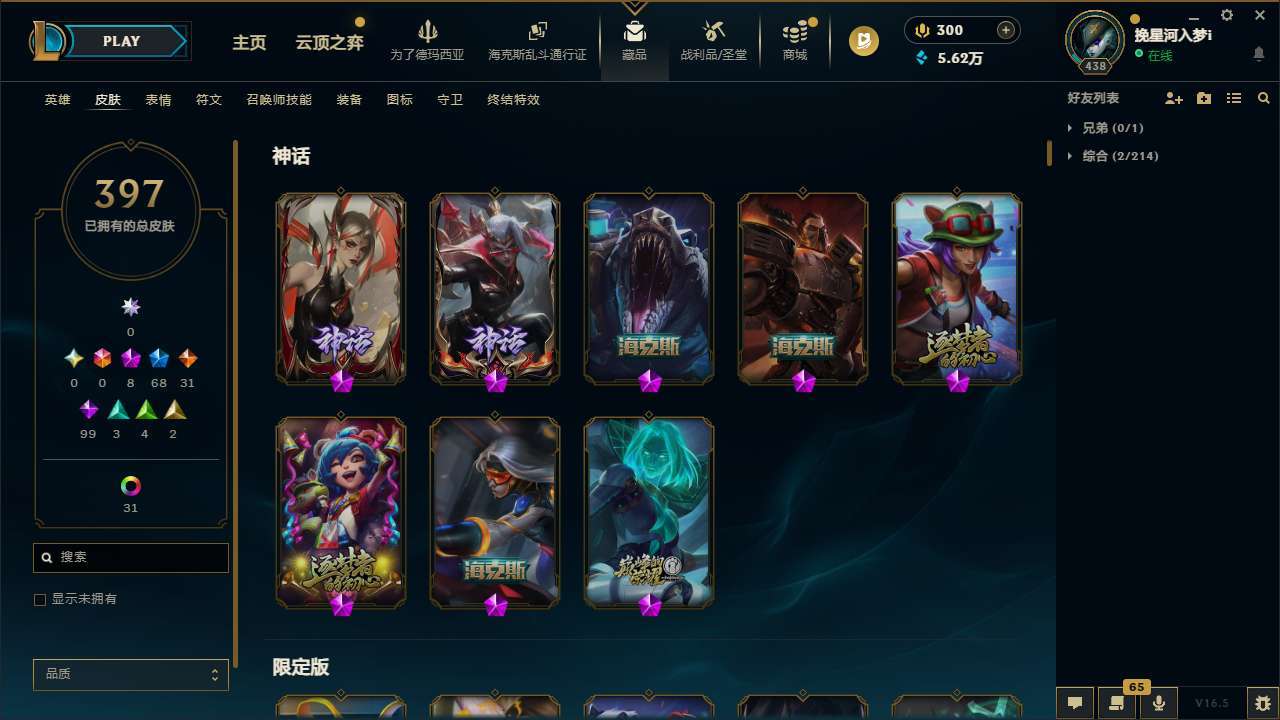The width and height of the screenshot is (1280, 720).
Task: Switch friend list view with the list icon
Action: (1234, 97)
